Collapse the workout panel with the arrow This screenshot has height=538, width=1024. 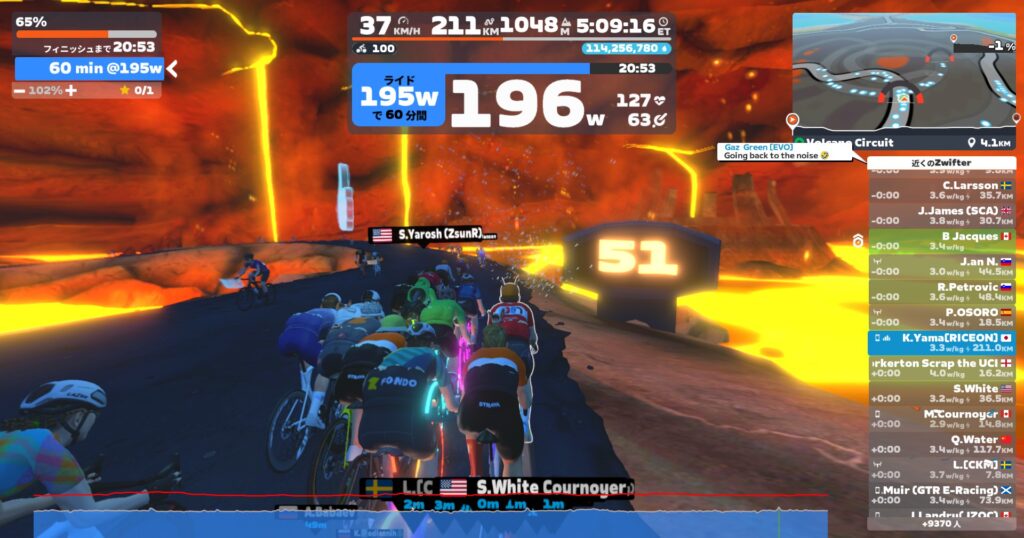click(x=172, y=68)
